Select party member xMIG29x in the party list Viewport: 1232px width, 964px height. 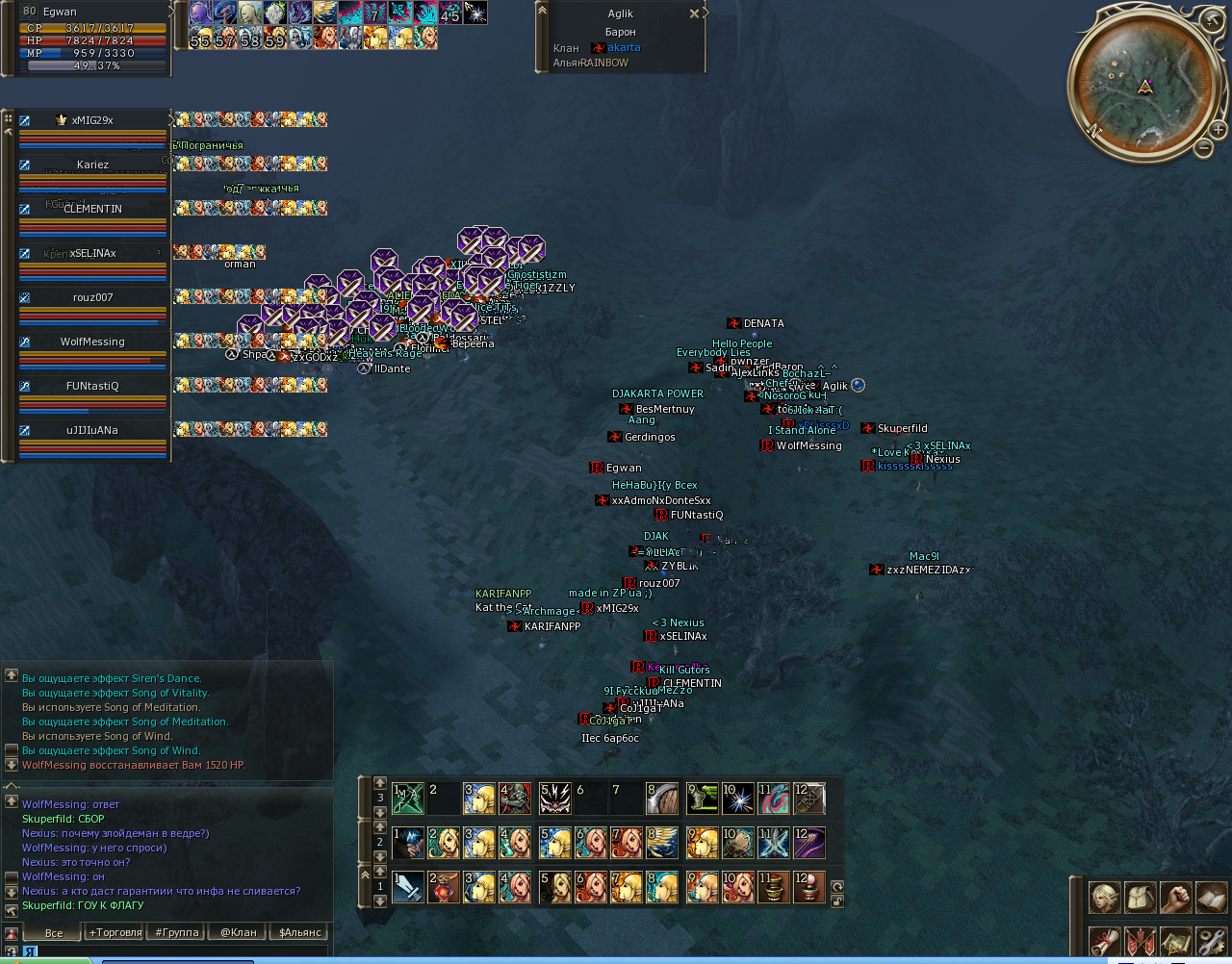pos(92,121)
